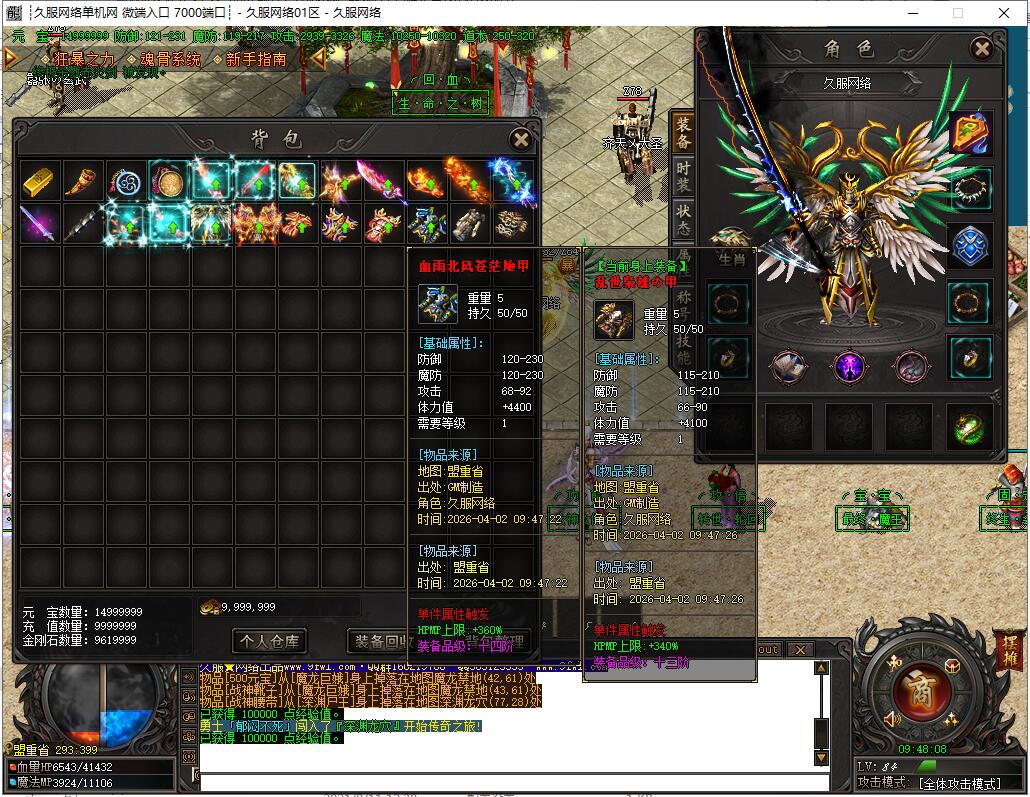The image size is (1030, 797).
Task: Click the 商 shop round button
Action: [914, 689]
